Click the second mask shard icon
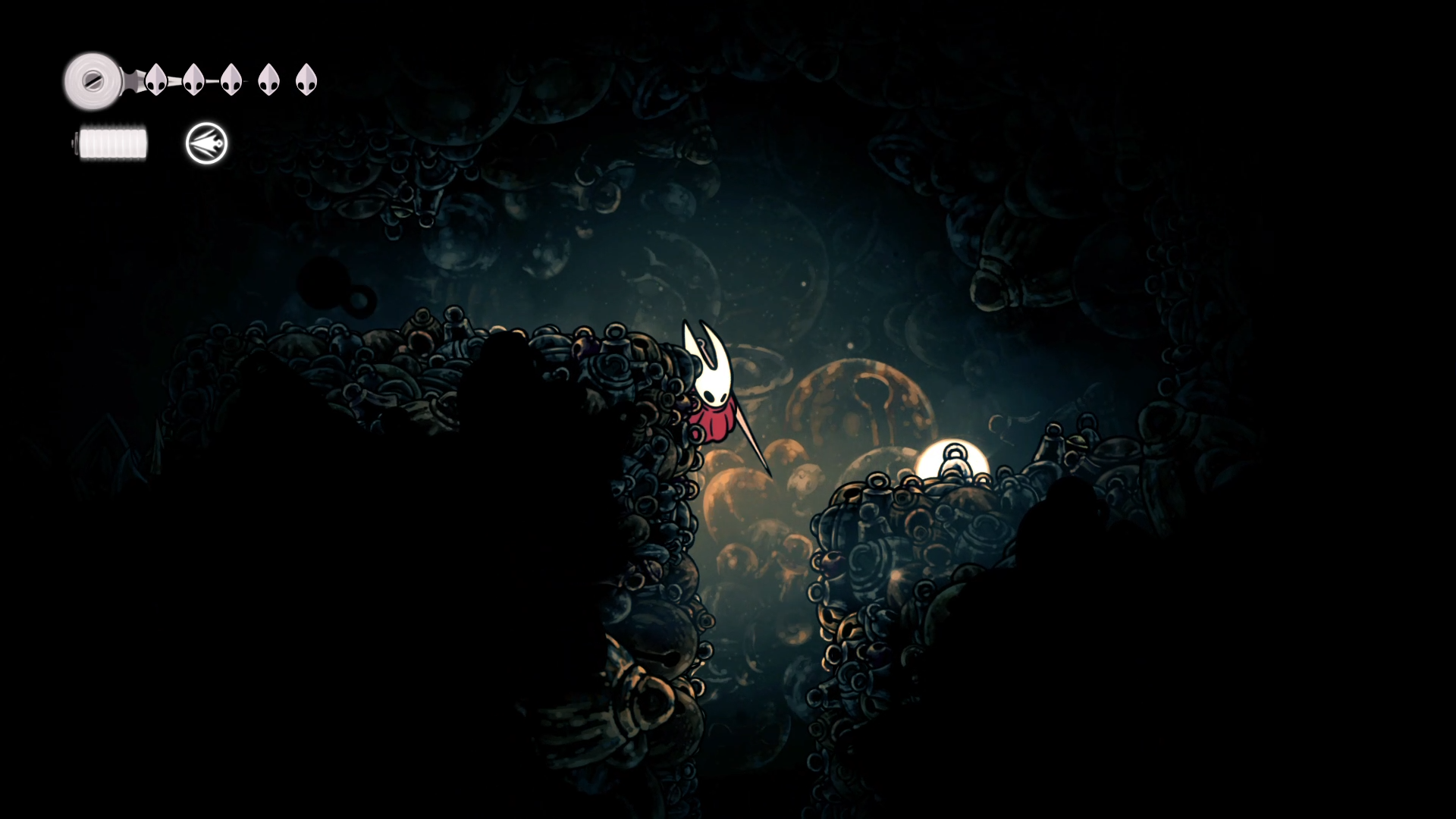1456x819 pixels. coord(194,80)
